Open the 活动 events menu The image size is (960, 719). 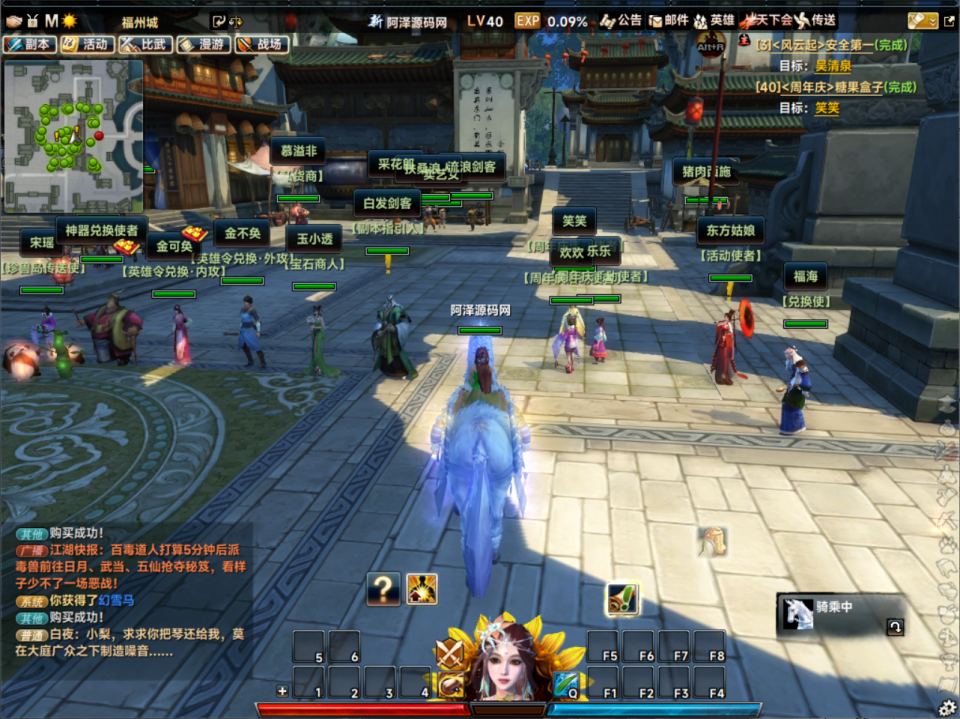(85, 44)
